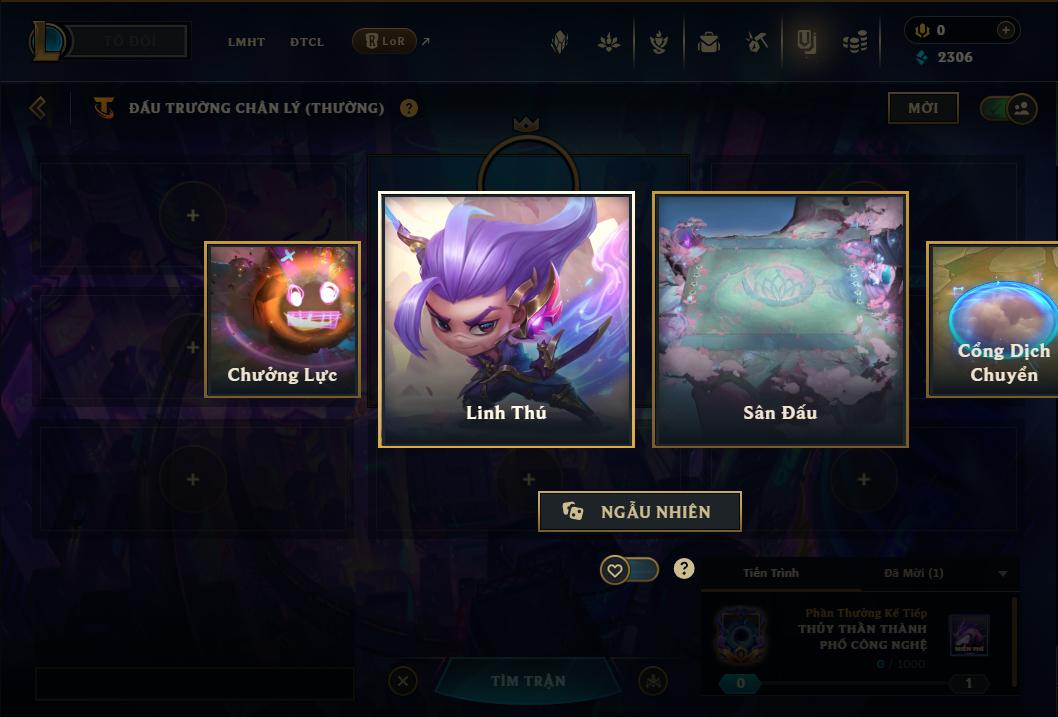Switch to the Đã Mời (1) tab

913,573
